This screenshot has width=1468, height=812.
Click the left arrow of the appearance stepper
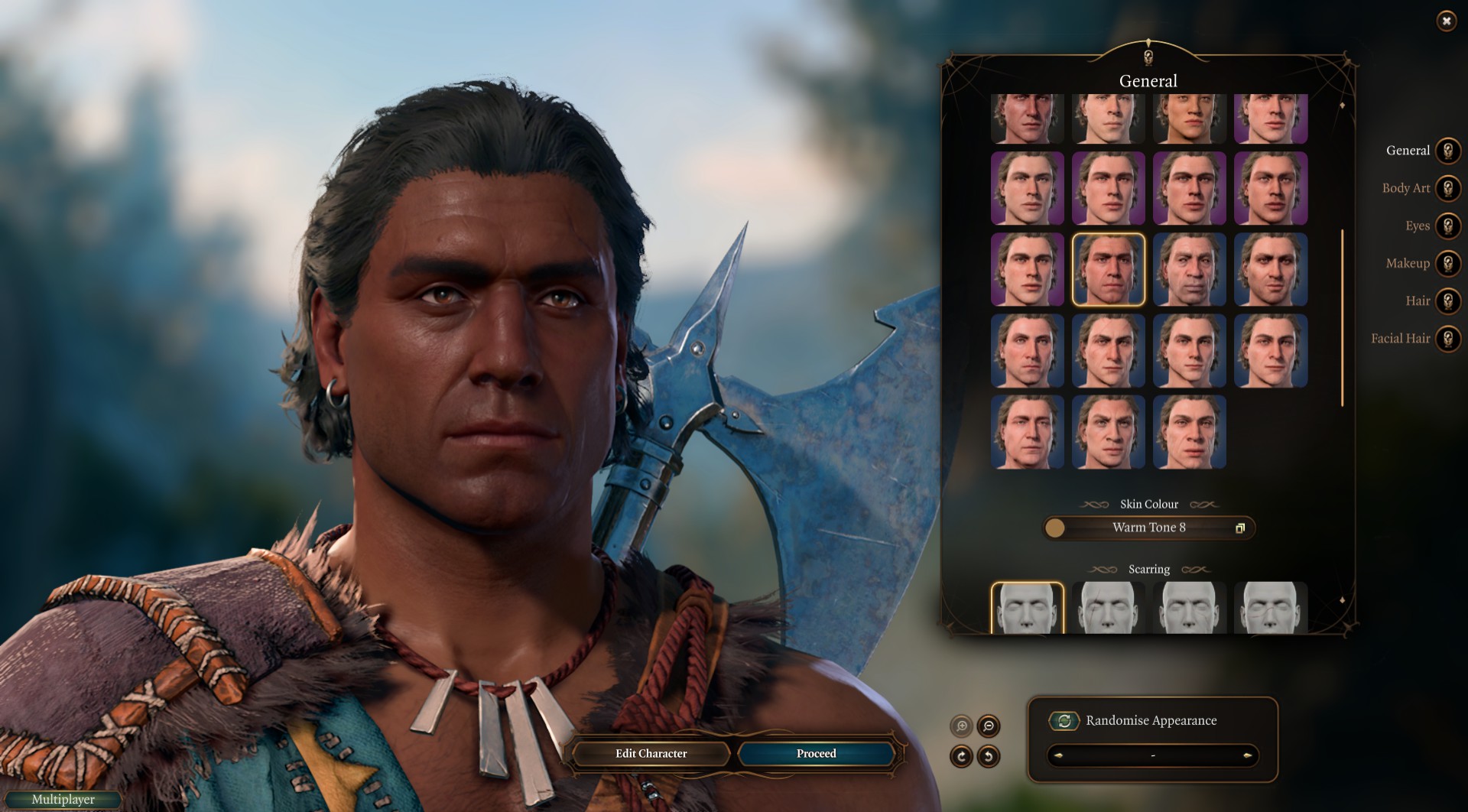1059,756
